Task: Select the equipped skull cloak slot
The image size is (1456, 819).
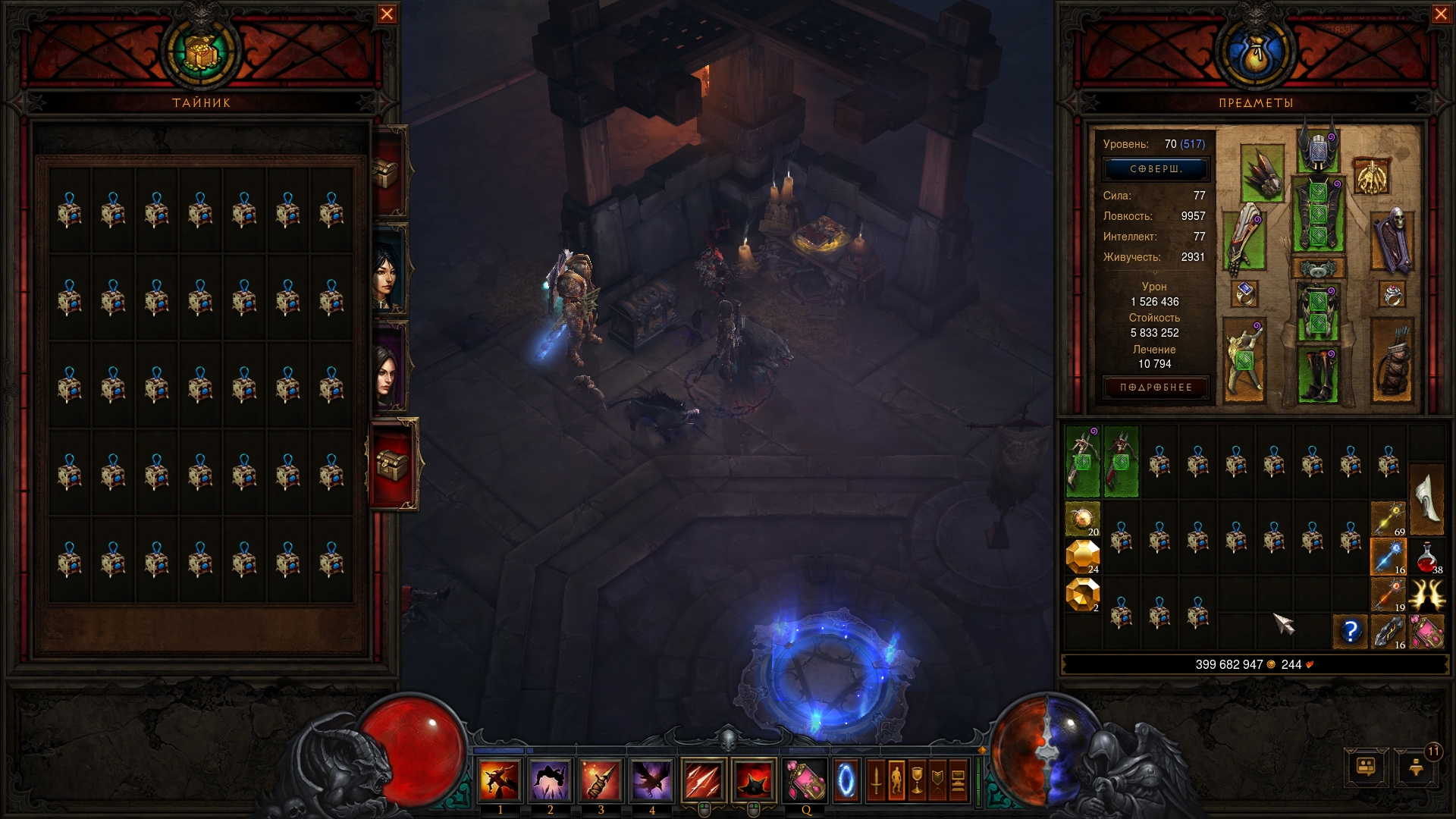Action: click(1392, 241)
